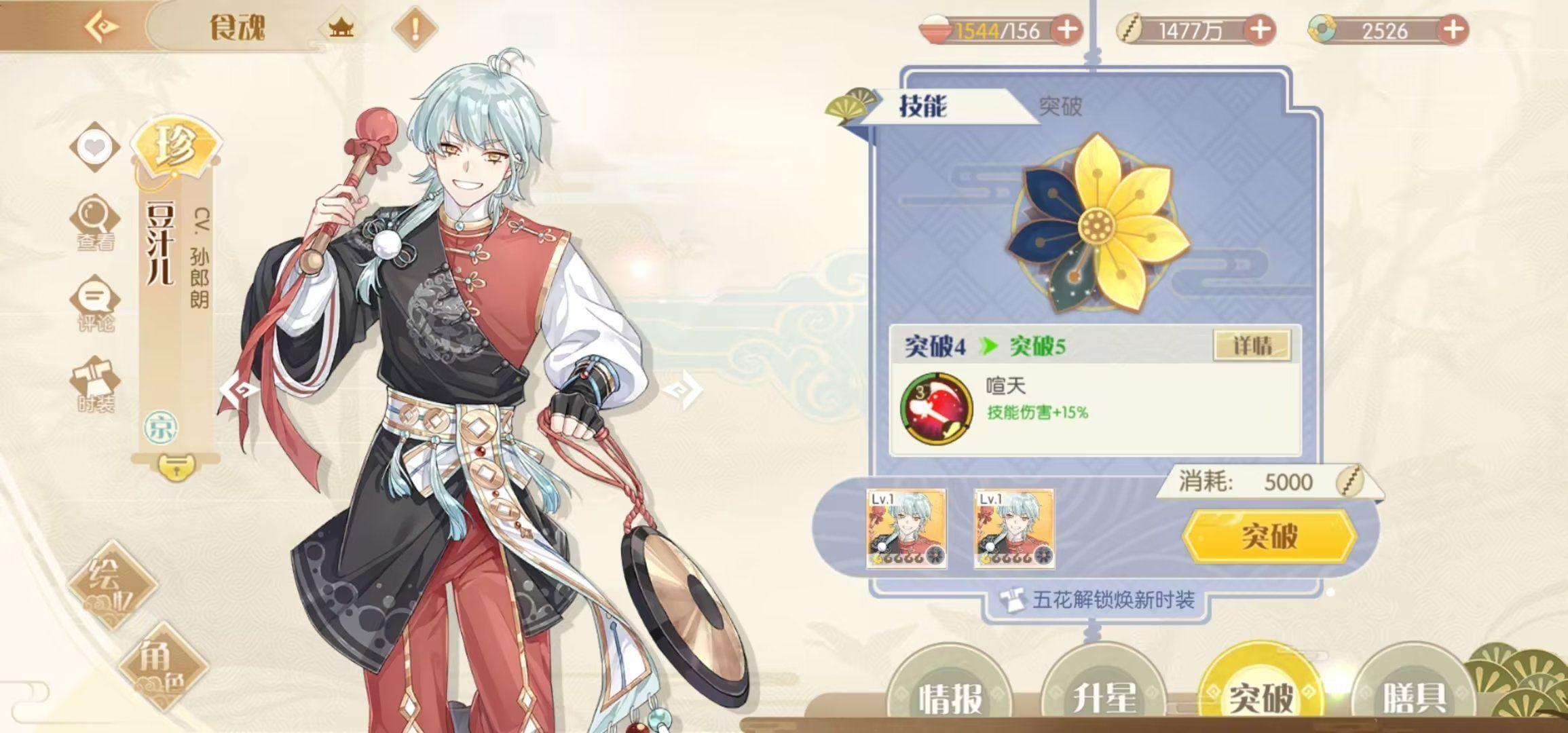
Task: Show the next character with the right arrow
Action: [682, 390]
